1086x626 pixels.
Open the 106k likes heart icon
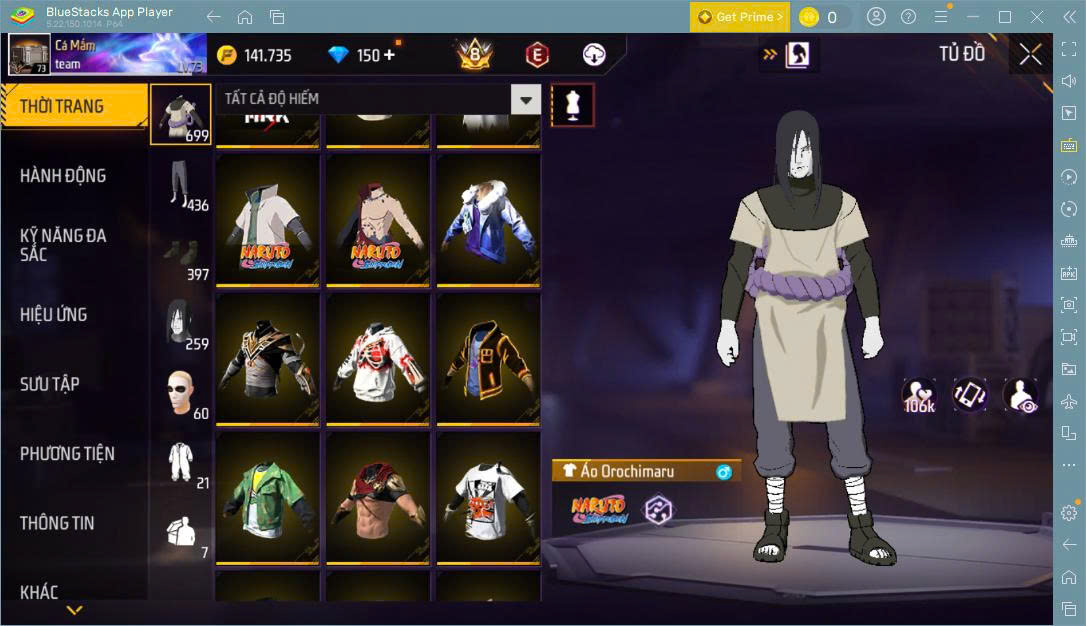pos(919,396)
